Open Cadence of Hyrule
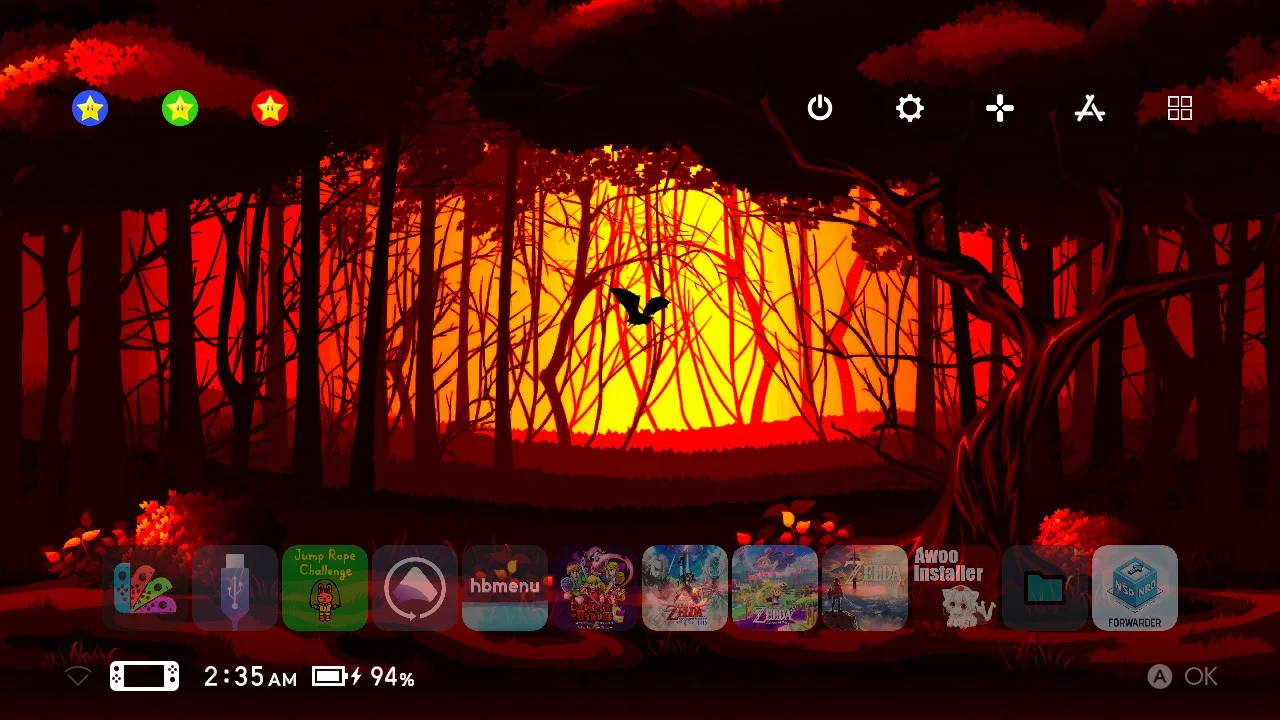Screen dimensions: 1280x720 point(595,589)
